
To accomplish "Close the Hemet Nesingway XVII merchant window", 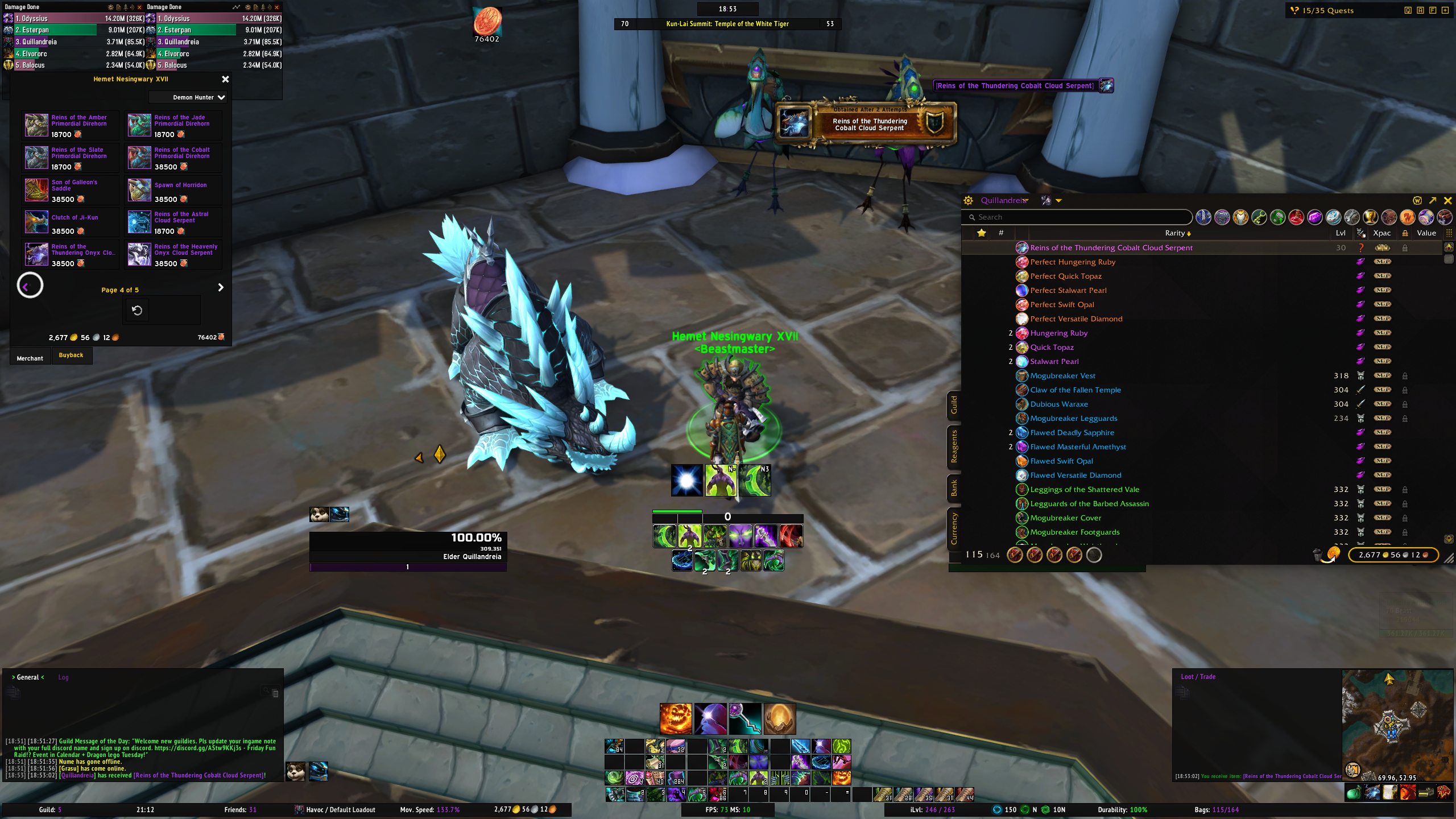I will tap(225, 80).
